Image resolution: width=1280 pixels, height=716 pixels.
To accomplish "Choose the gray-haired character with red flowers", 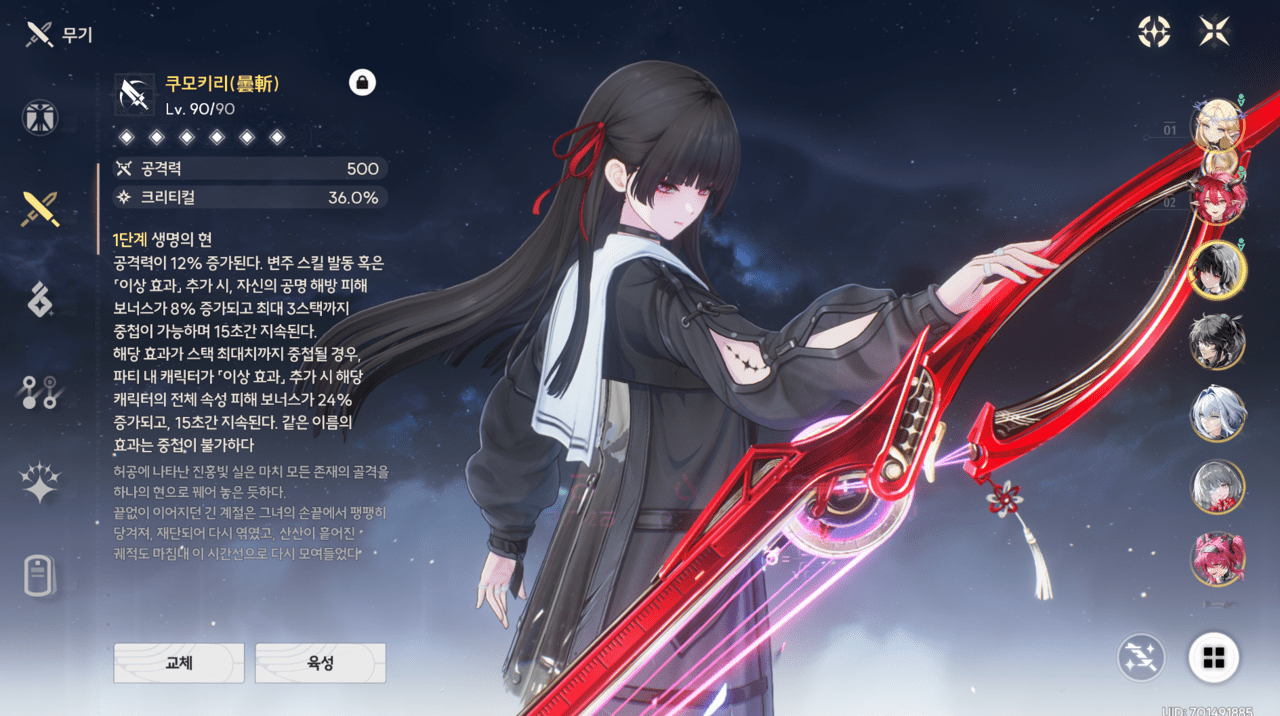I will click(1217, 487).
